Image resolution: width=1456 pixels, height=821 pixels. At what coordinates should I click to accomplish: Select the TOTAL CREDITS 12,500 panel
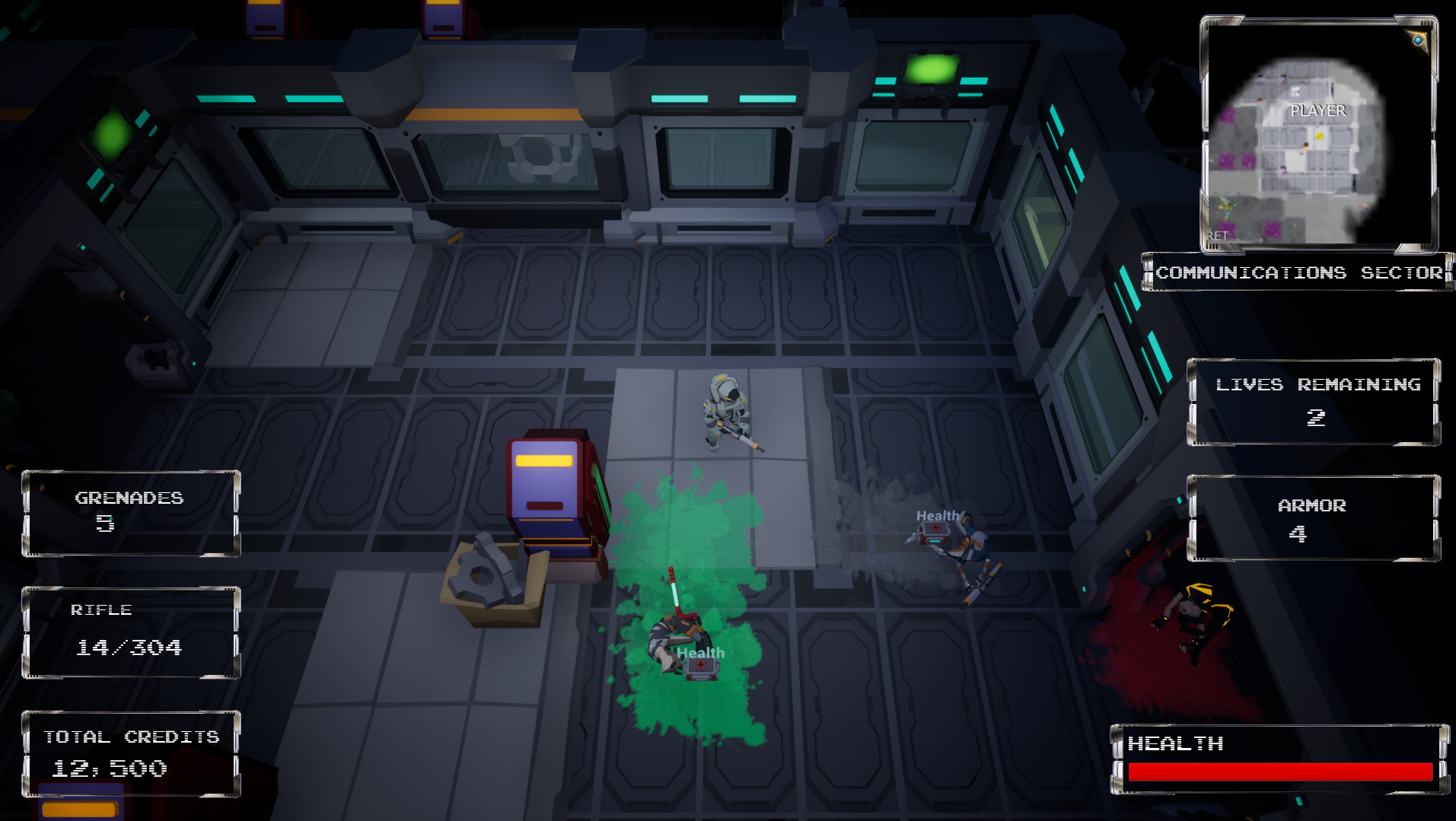coord(129,753)
